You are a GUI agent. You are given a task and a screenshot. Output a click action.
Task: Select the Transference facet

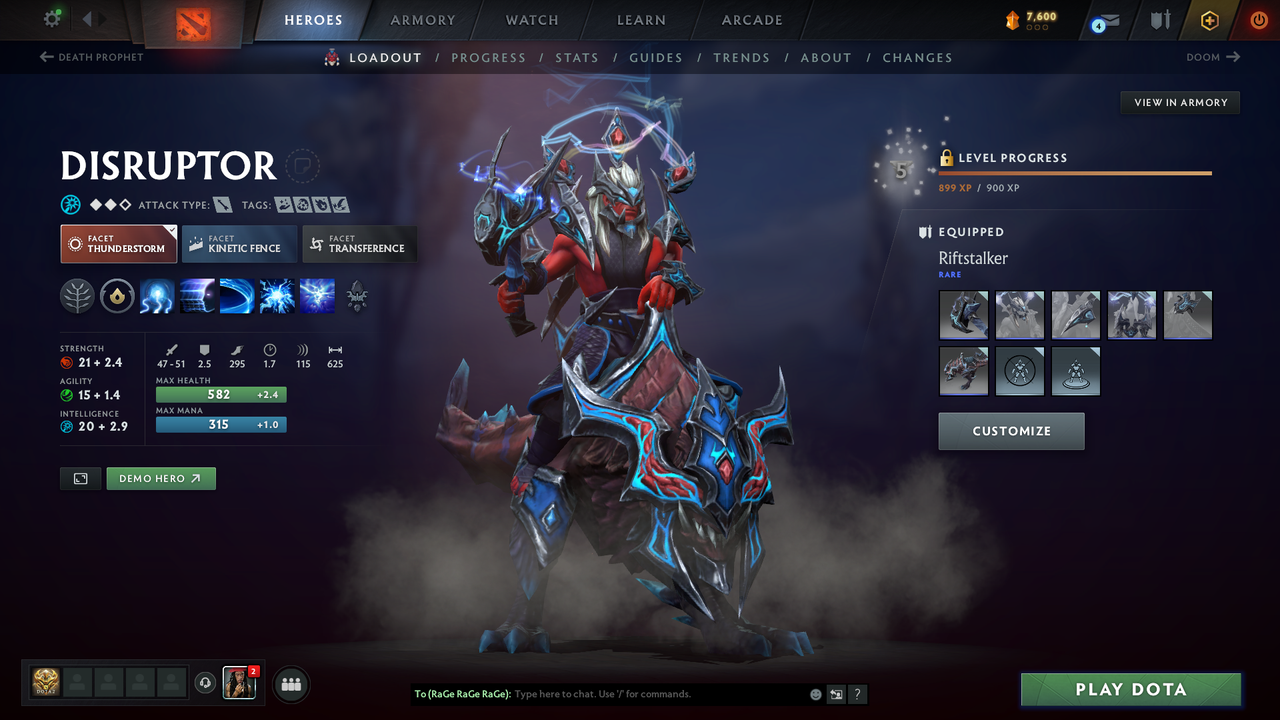click(x=359, y=243)
